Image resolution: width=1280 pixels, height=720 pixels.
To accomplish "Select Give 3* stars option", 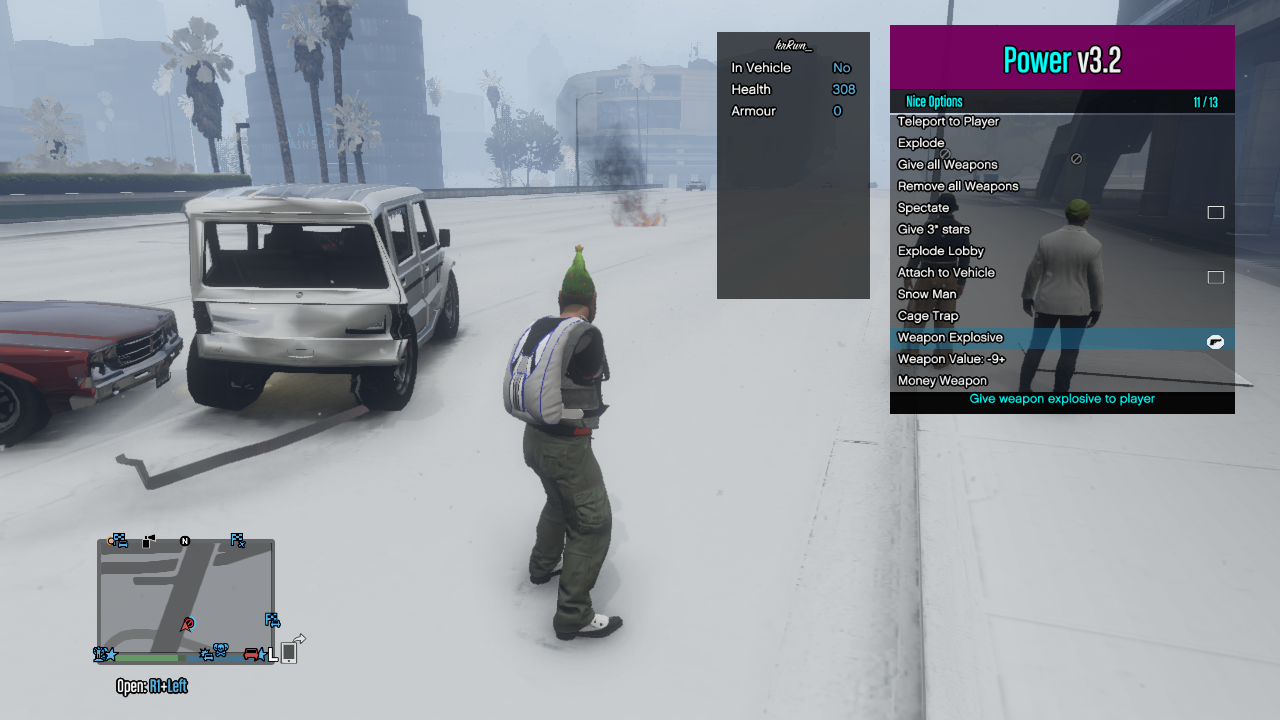I will [x=933, y=230].
